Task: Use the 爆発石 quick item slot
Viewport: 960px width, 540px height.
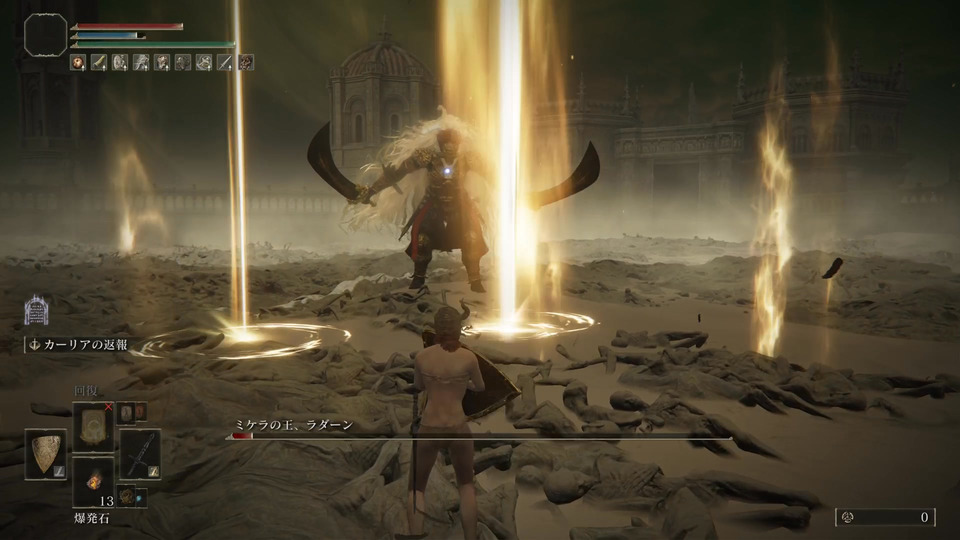Action: point(92,482)
